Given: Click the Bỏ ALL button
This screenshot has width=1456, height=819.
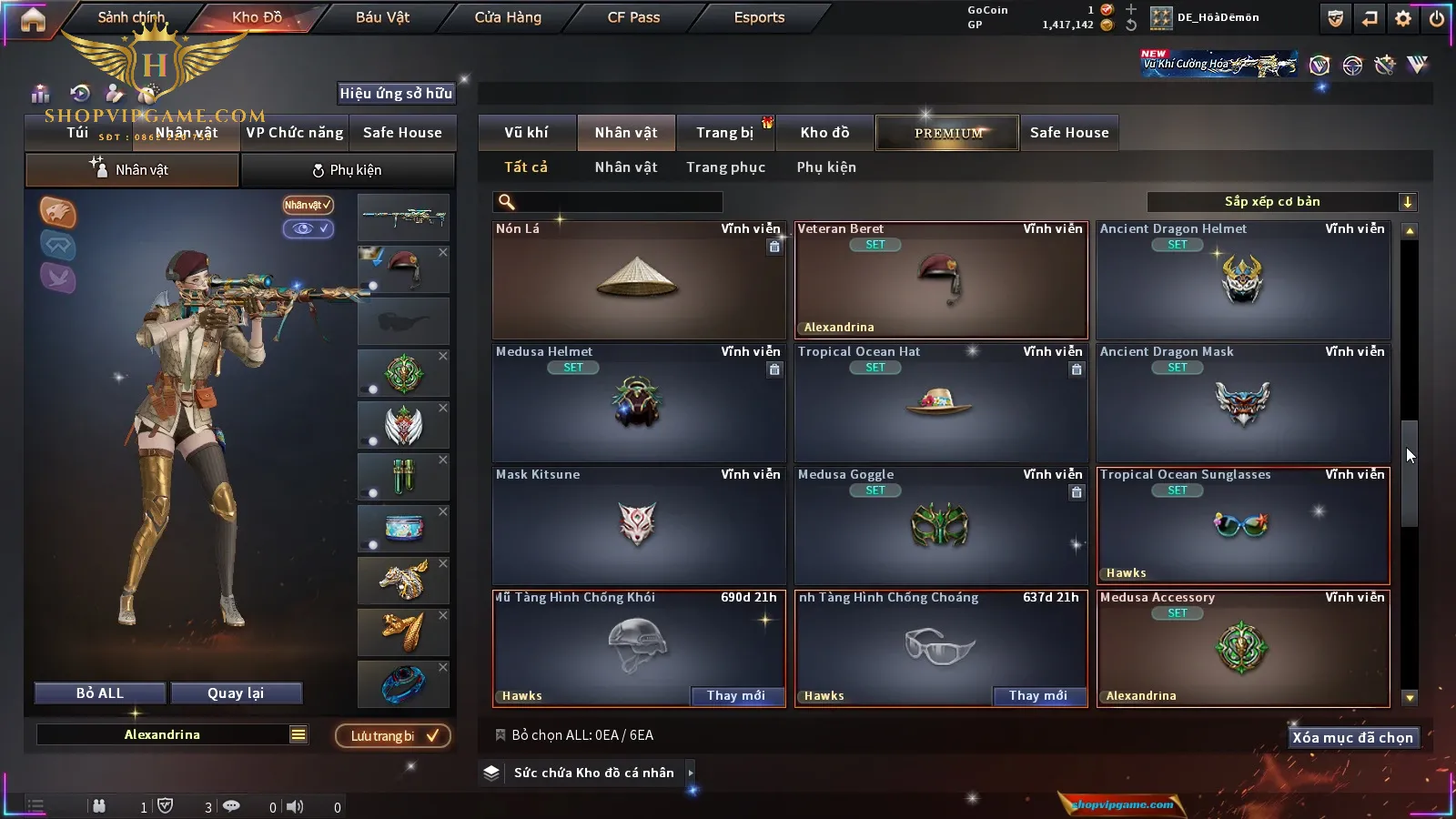Looking at the screenshot, I should (100, 693).
